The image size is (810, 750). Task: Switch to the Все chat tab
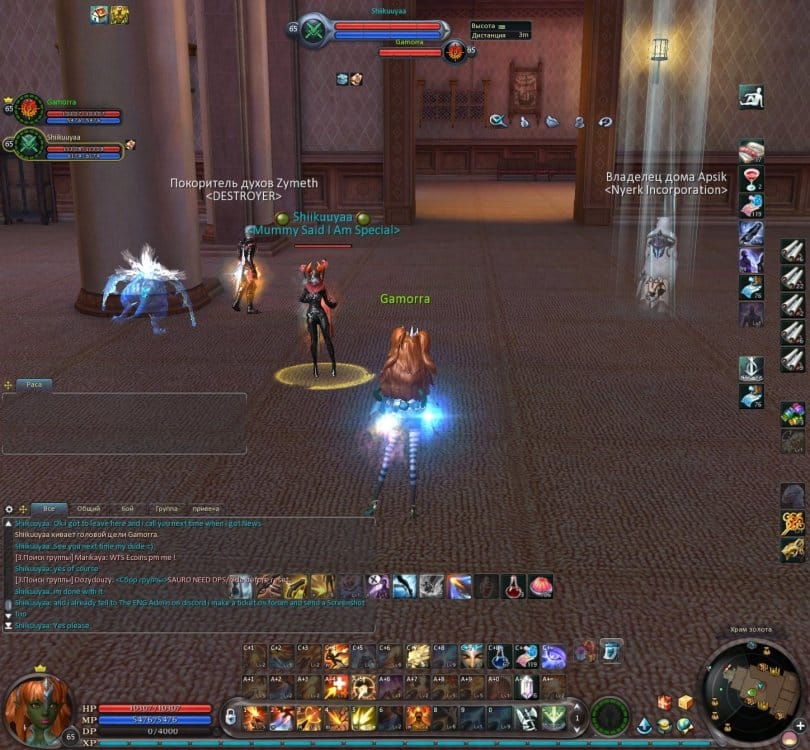point(49,508)
